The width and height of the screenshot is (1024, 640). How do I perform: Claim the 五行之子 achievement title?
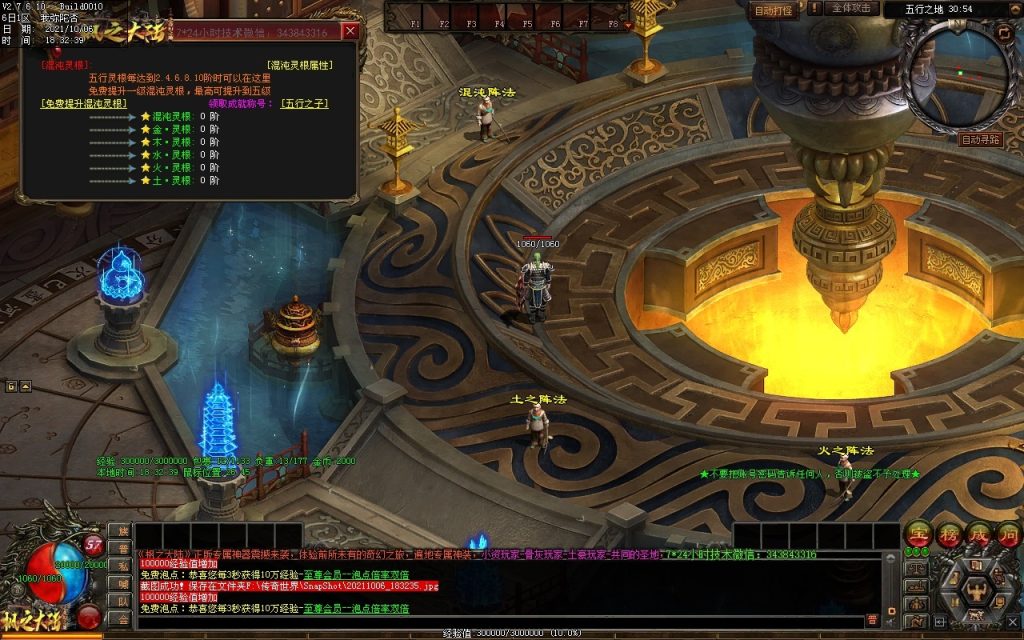click(x=304, y=103)
